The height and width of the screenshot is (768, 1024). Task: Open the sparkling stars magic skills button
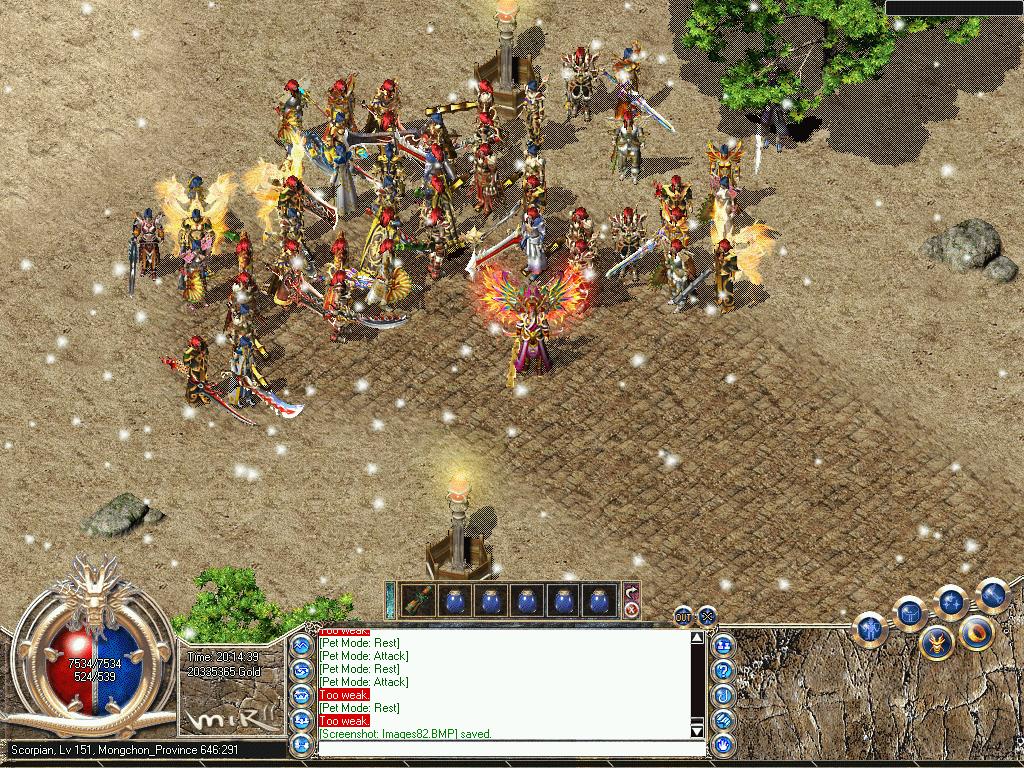pos(950,602)
